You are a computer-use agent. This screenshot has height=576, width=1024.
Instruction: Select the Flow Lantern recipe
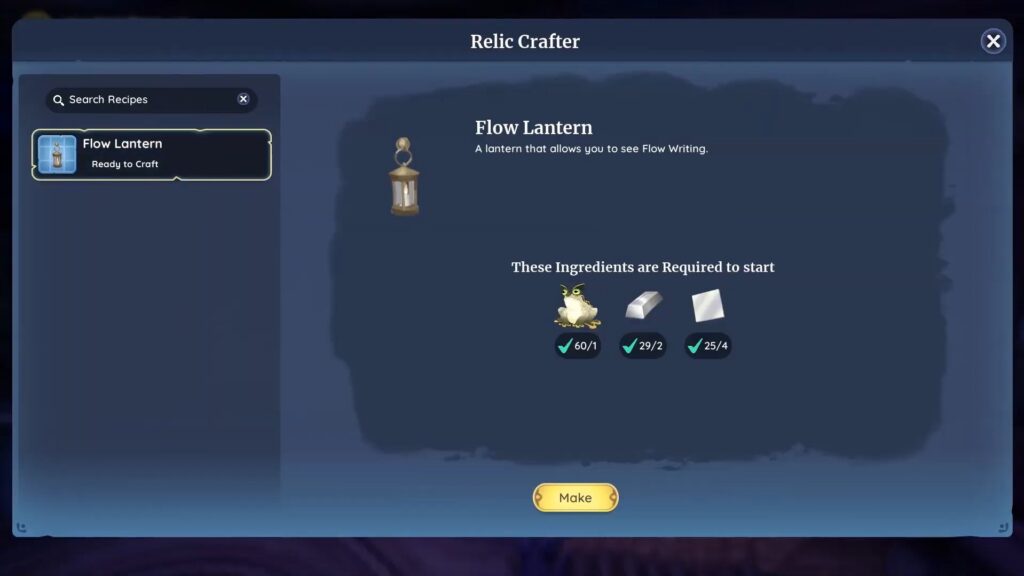152,154
